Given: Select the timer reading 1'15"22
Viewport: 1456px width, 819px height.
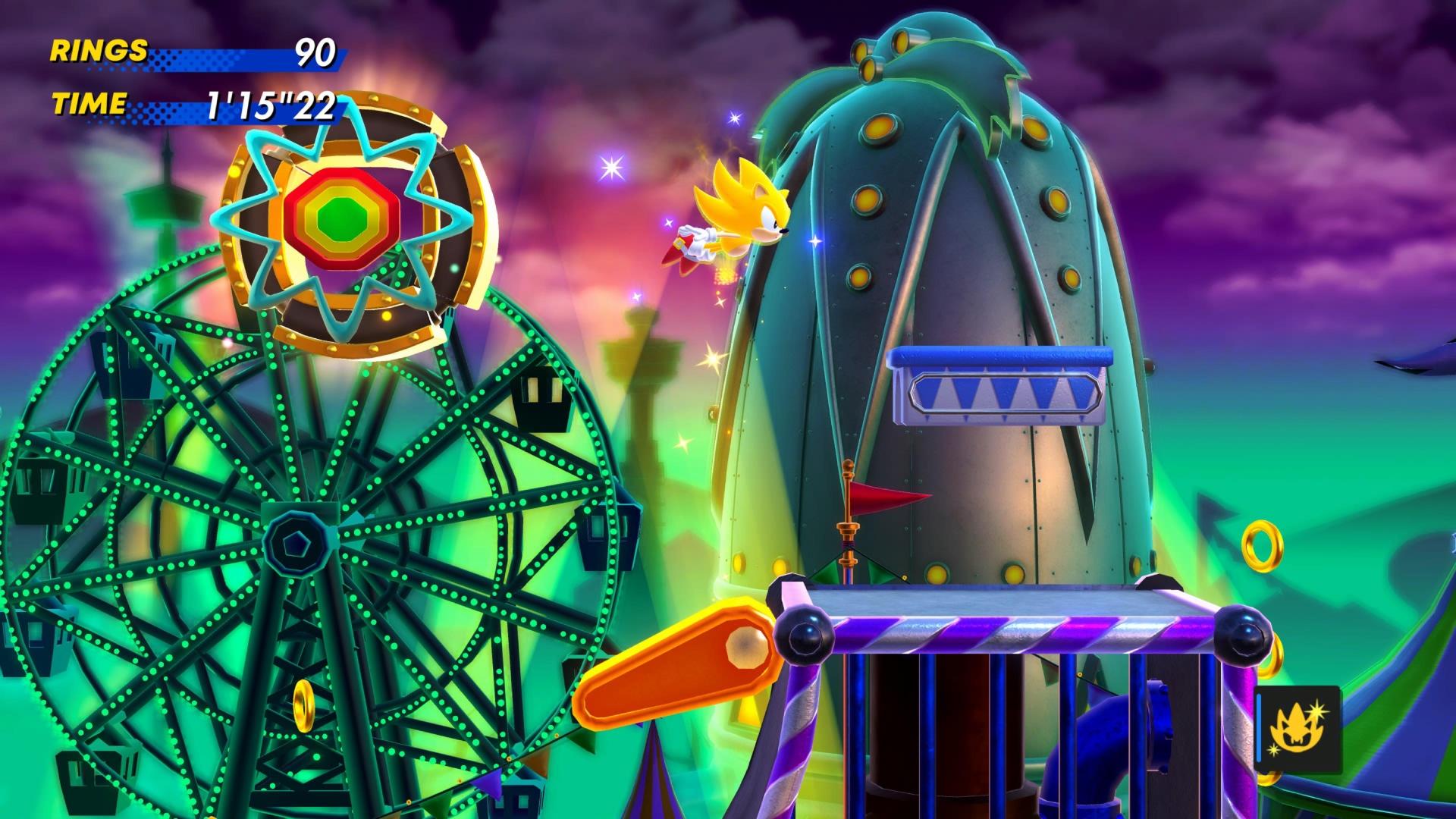Looking at the screenshot, I should pos(269,106).
